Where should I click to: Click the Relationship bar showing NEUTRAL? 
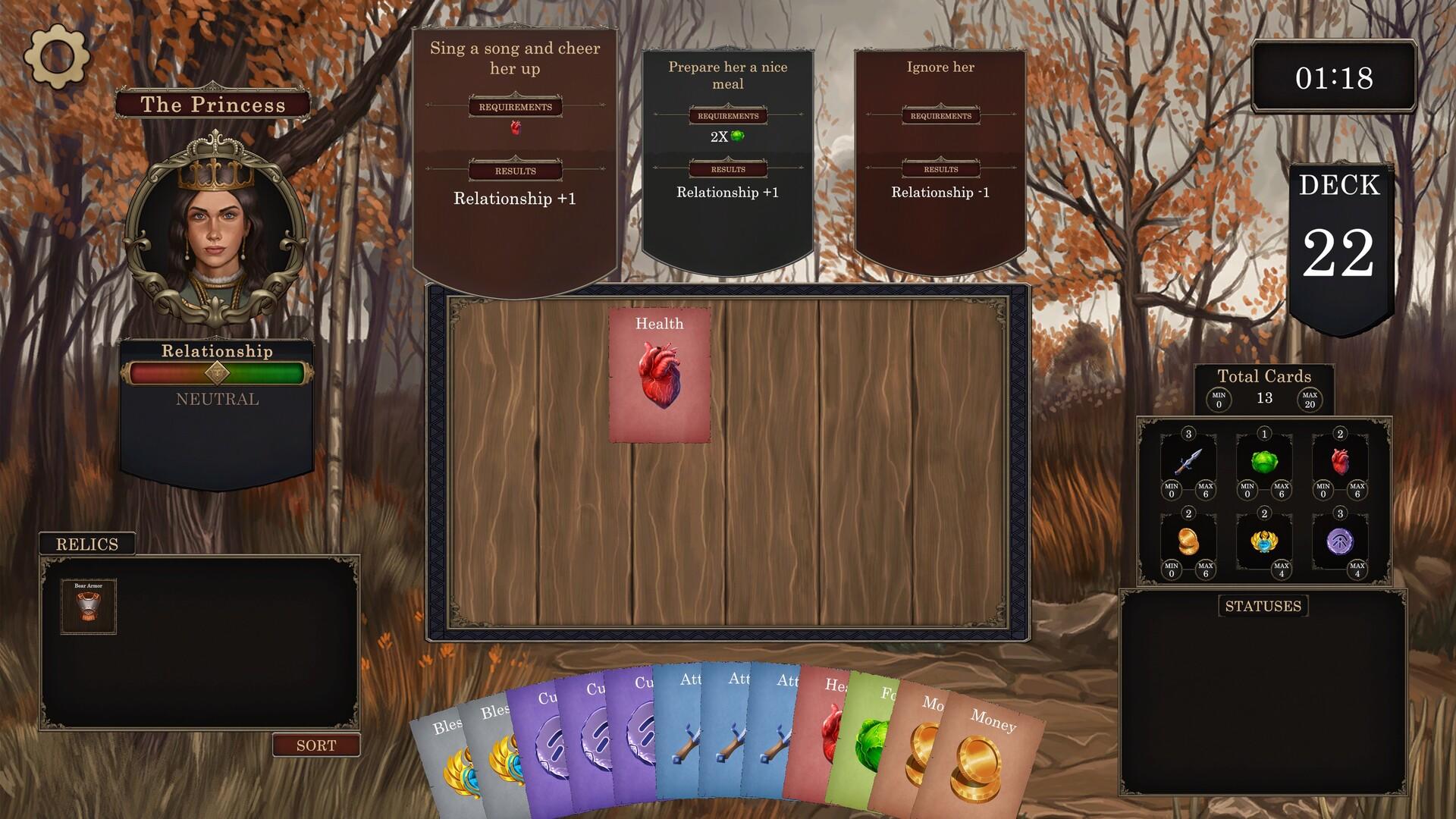point(218,372)
